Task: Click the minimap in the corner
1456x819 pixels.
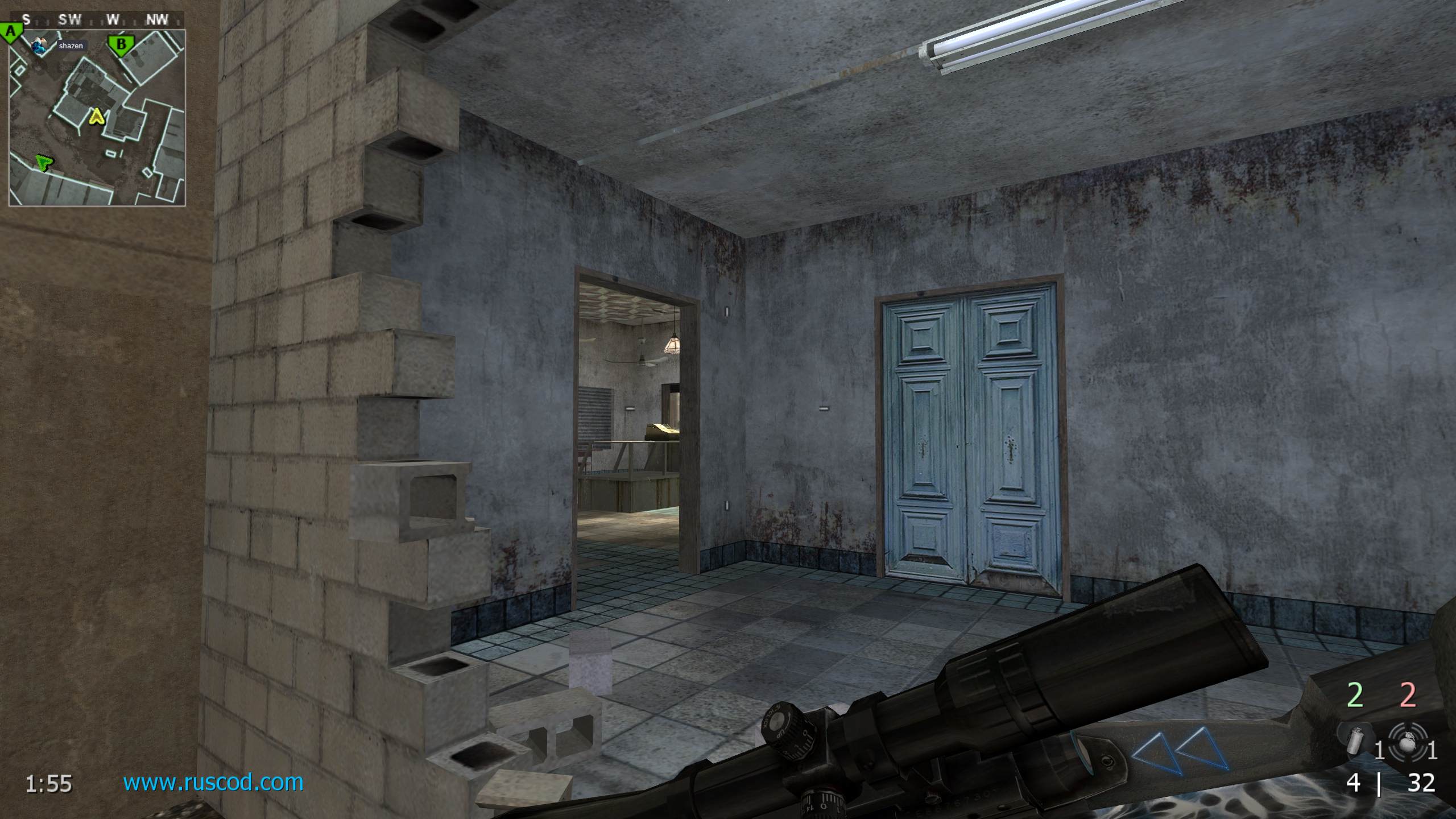Action: (x=97, y=117)
